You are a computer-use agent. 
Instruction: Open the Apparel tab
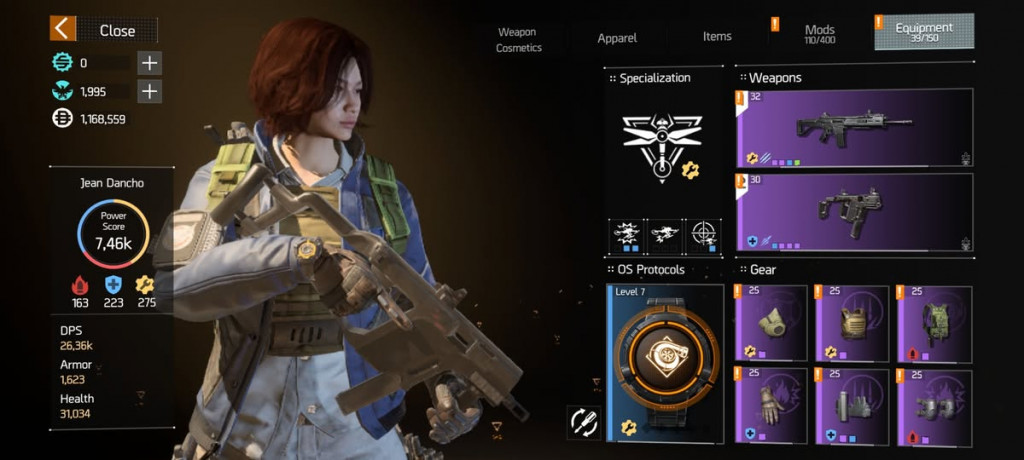point(618,38)
